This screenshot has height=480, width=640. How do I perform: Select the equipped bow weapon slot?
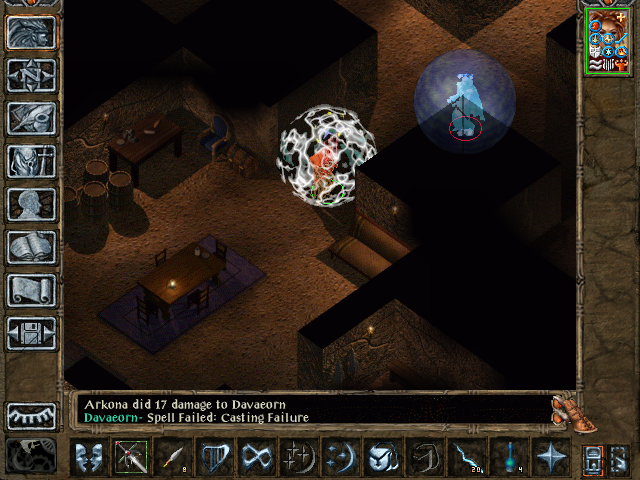130,458
